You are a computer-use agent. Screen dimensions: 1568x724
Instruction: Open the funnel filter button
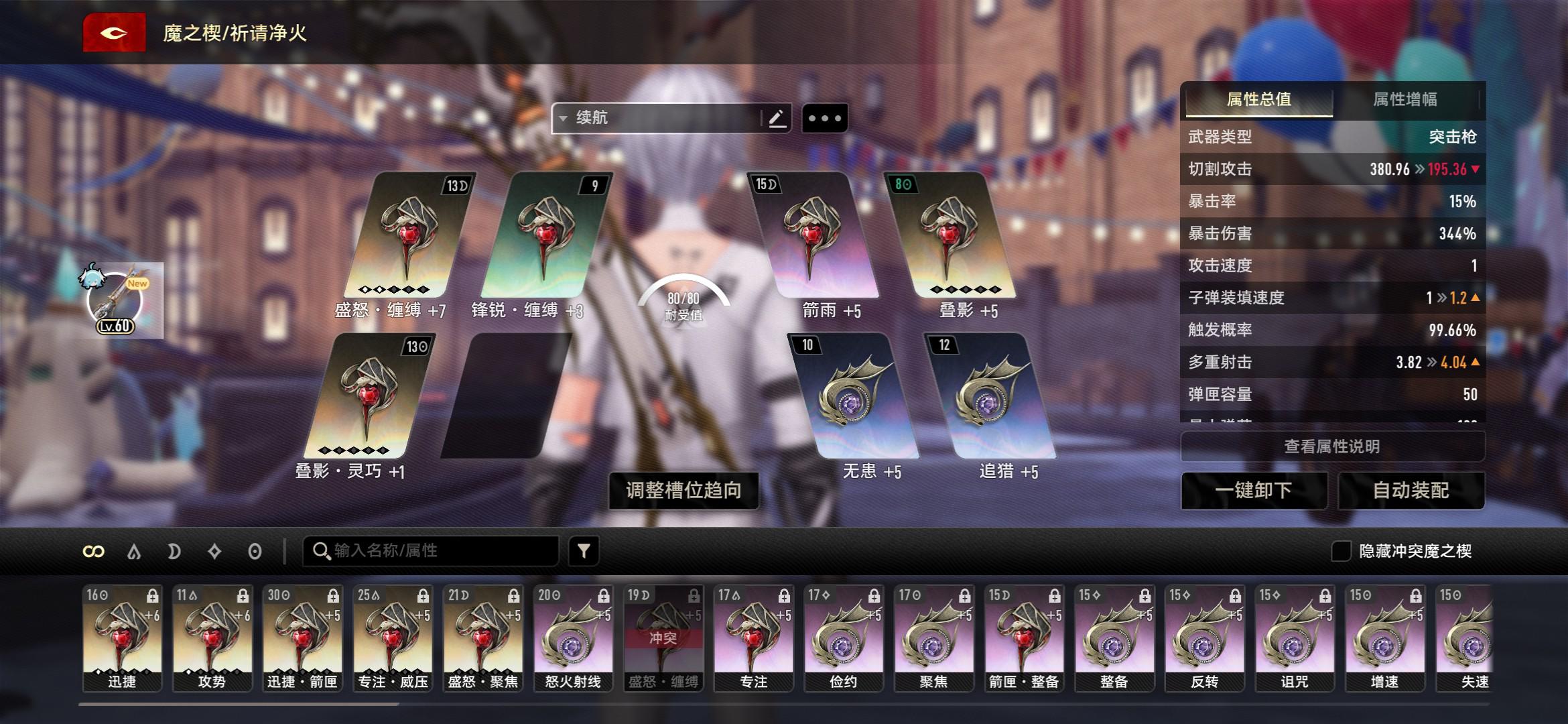[x=584, y=551]
